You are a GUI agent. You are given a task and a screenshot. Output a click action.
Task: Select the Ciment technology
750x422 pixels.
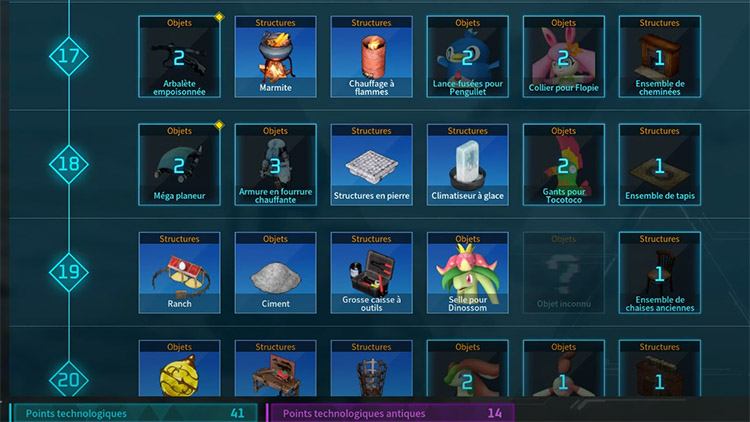pos(276,273)
